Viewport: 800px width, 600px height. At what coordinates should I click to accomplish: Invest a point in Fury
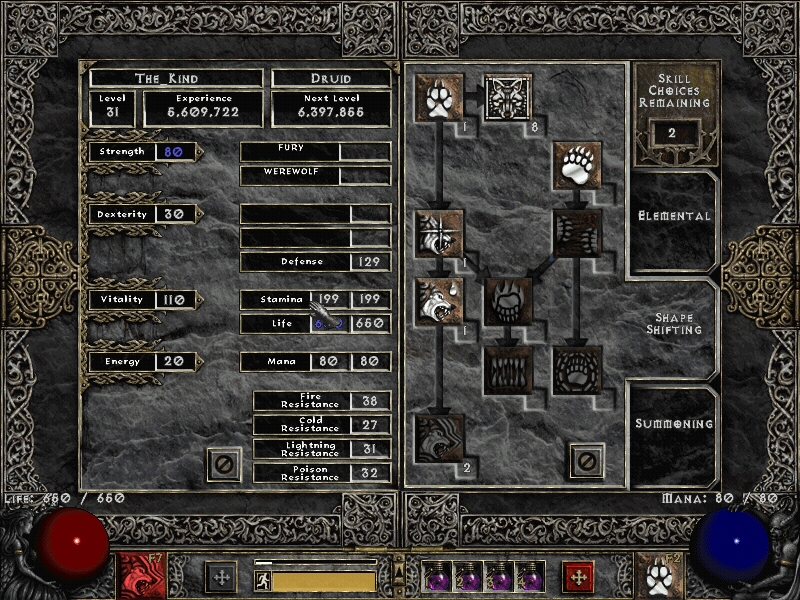(438, 438)
